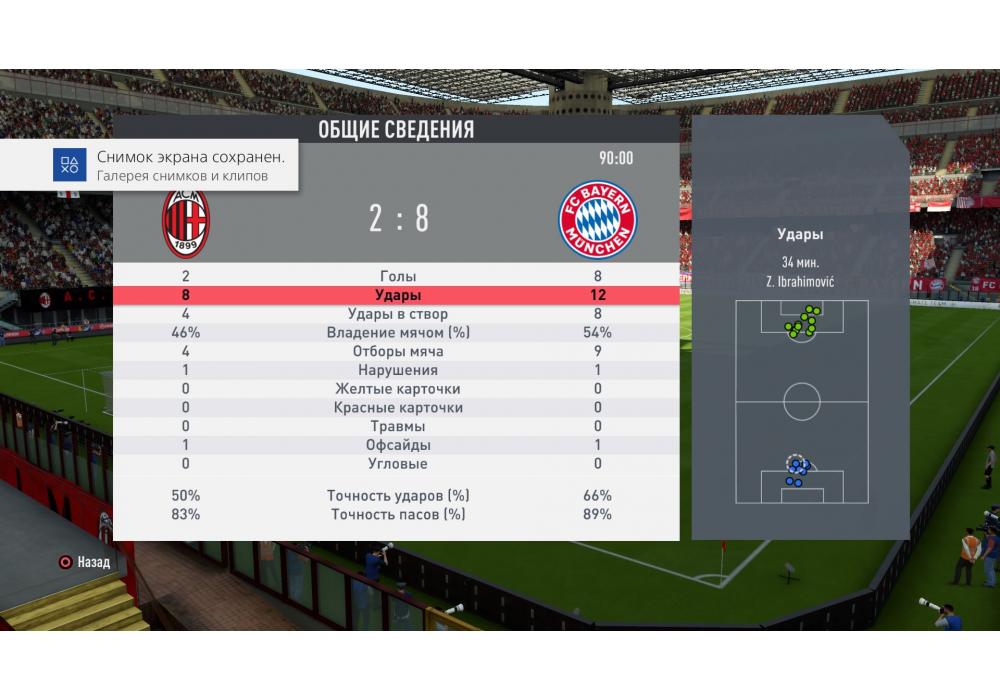Select the Желтые карточки row
This screenshot has width=1000, height=700.
[x=398, y=389]
